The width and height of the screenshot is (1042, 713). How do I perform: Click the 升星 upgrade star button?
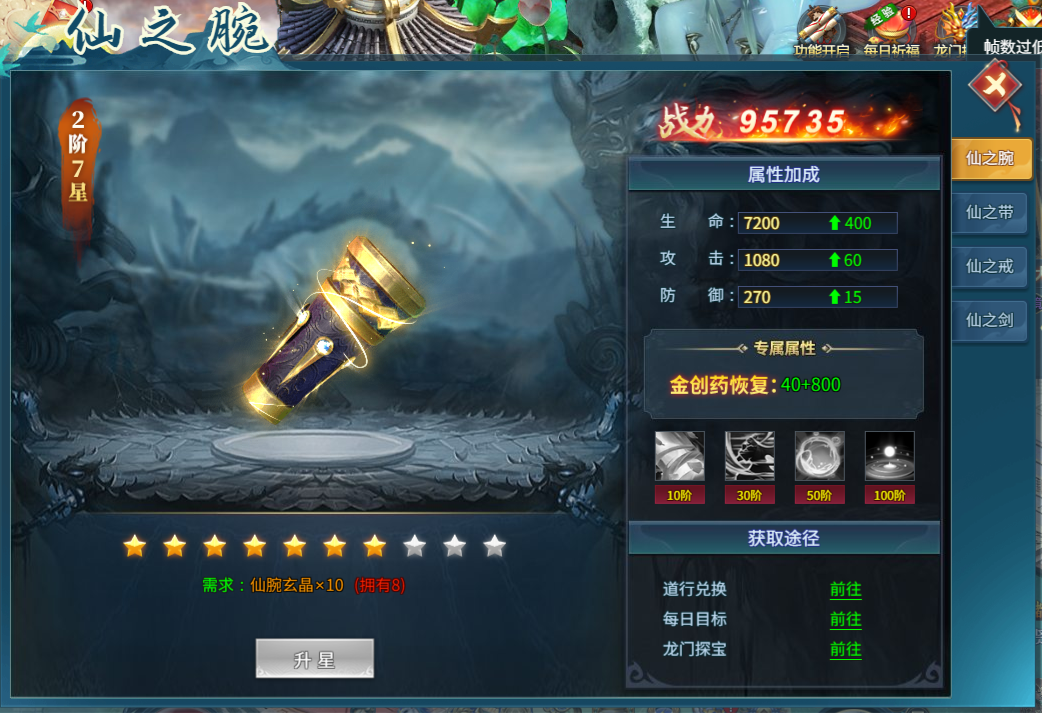point(314,659)
